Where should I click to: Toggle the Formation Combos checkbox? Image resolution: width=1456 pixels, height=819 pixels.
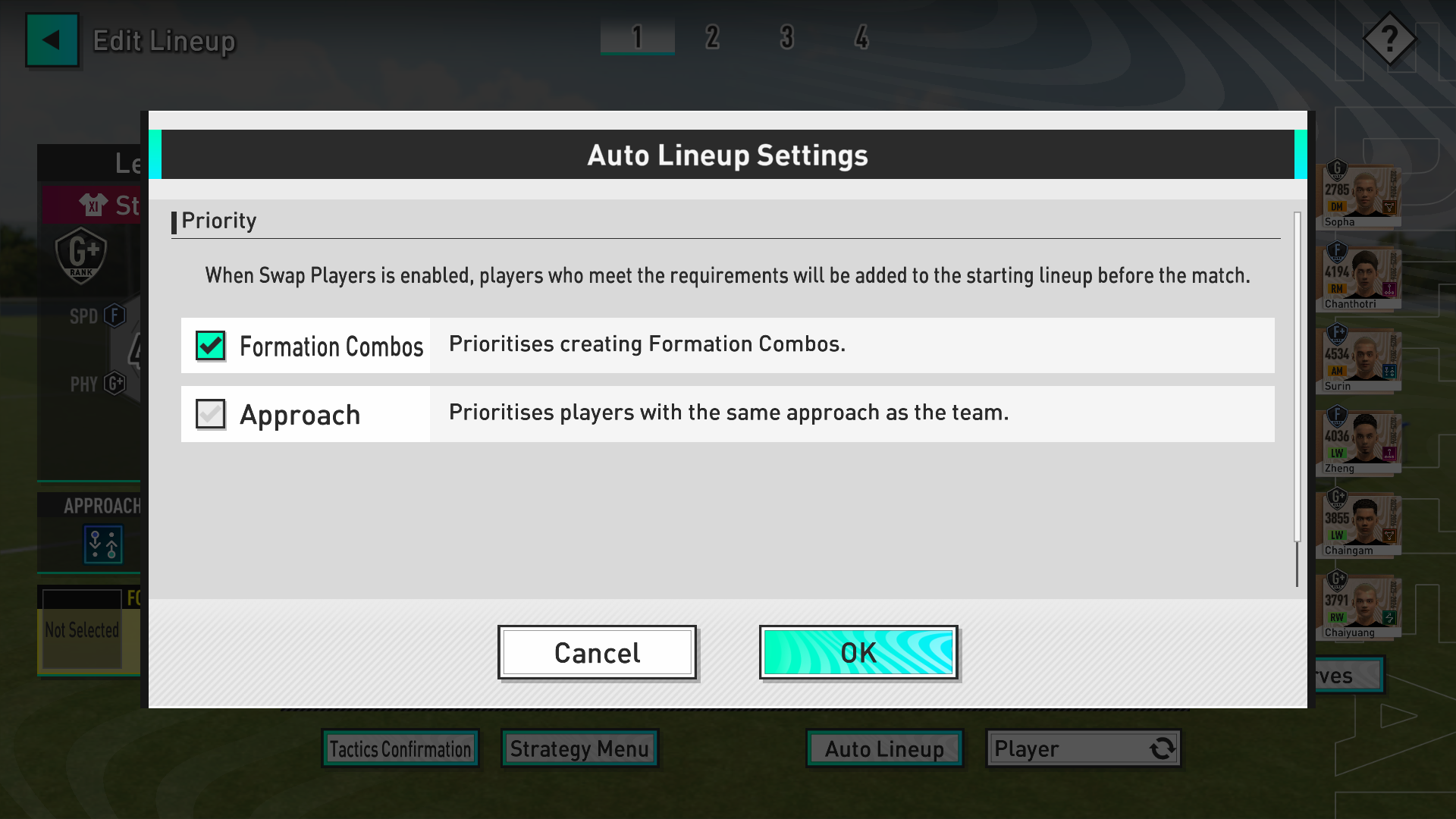210,346
